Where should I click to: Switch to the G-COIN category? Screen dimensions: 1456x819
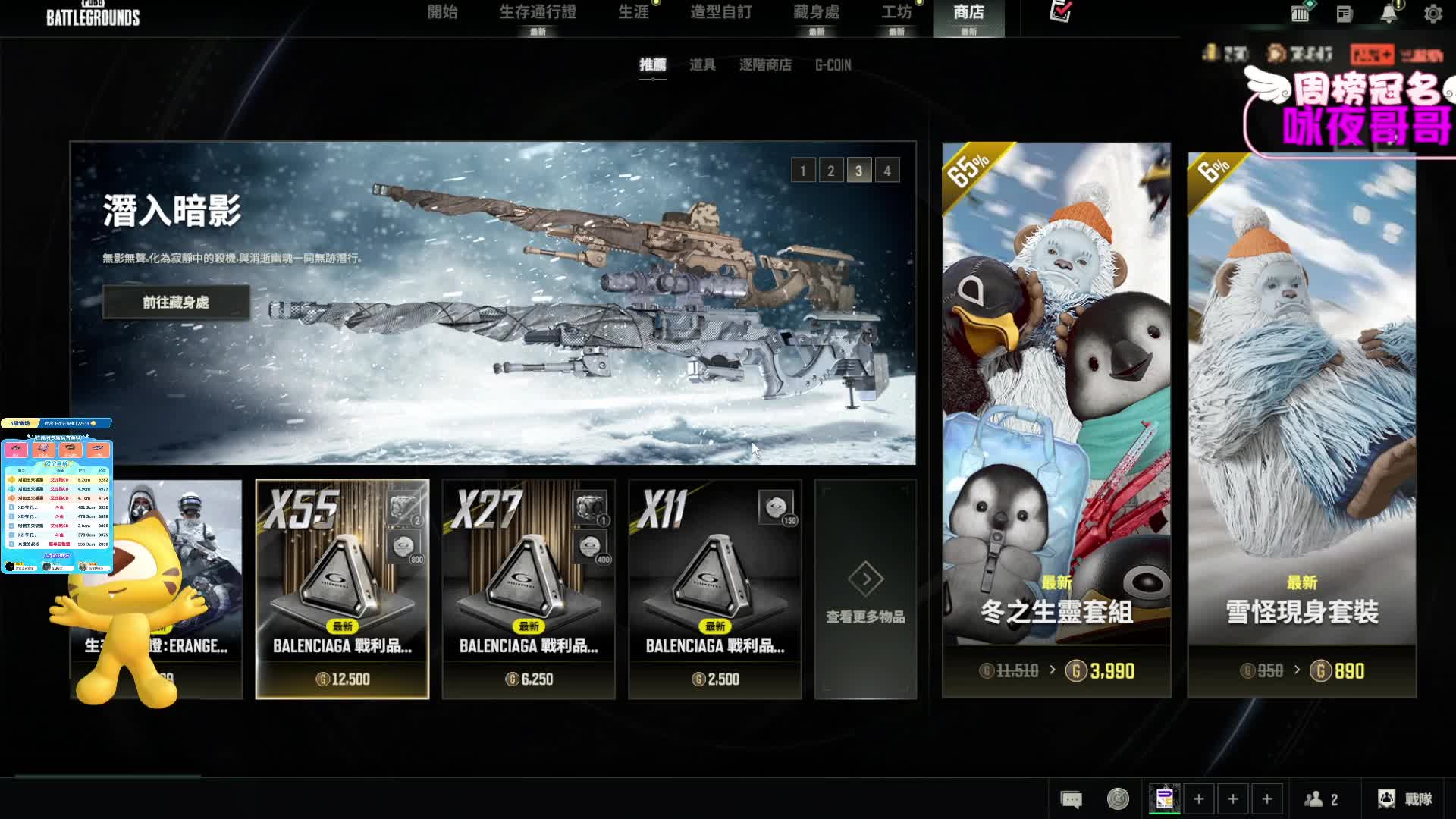coord(833,65)
